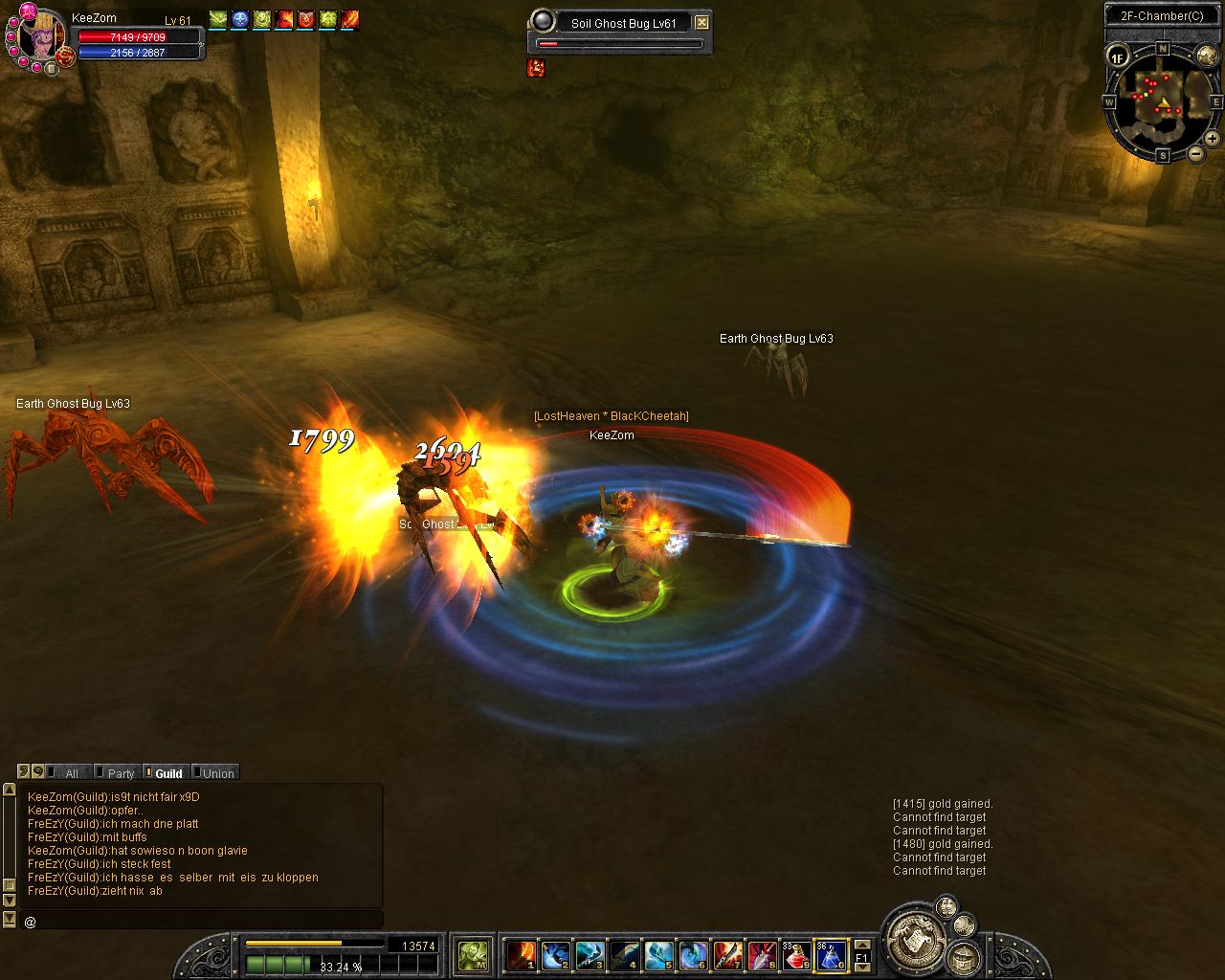Open the world map globe button

(1207, 55)
